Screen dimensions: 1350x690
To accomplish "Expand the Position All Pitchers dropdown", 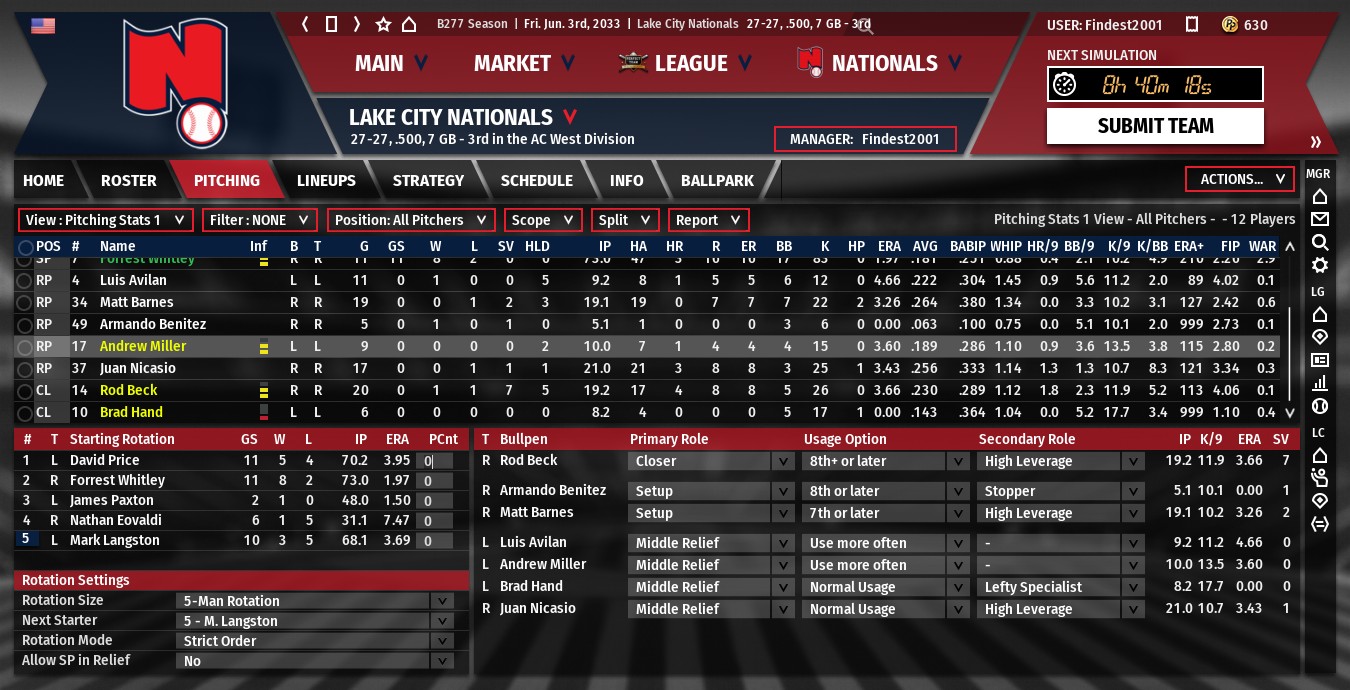I will pos(410,220).
